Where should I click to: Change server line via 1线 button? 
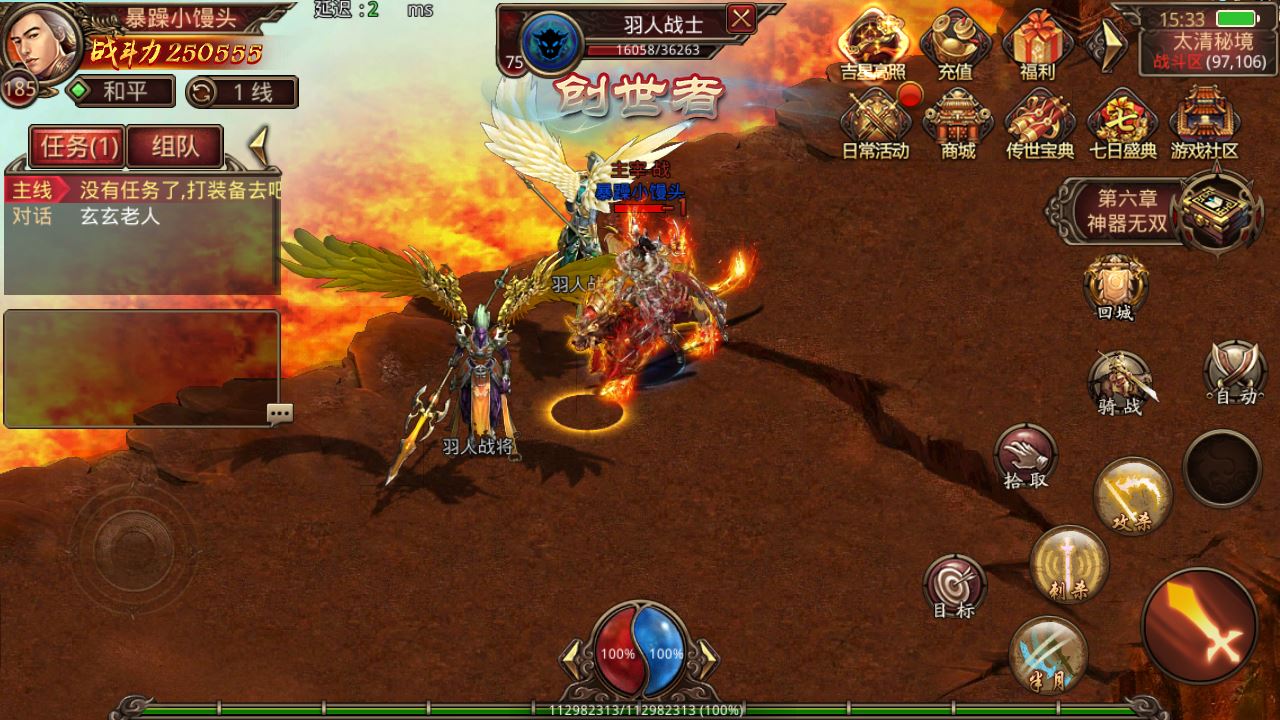(x=242, y=92)
